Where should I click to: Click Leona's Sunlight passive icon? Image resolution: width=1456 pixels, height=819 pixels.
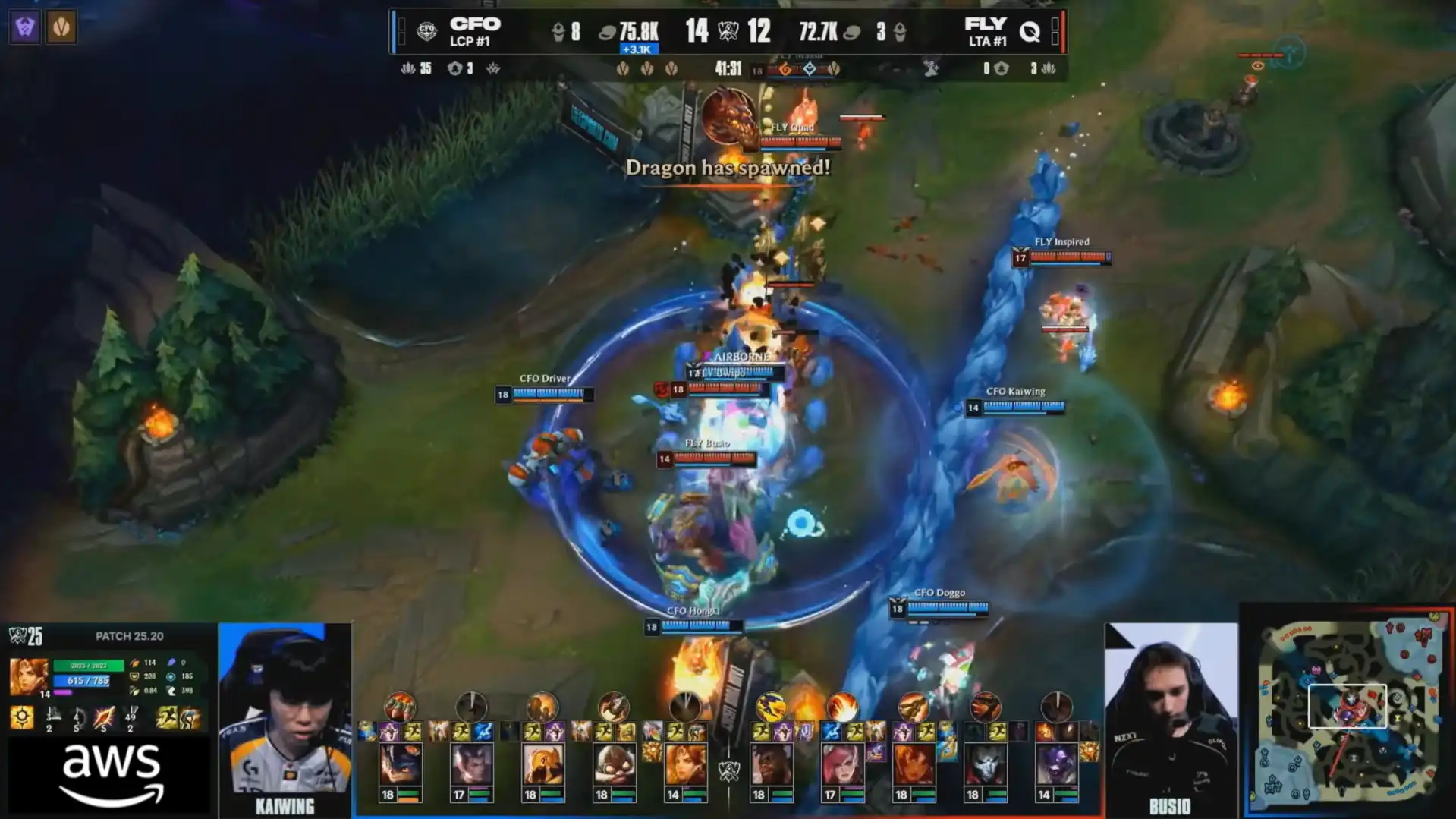pos(22,717)
